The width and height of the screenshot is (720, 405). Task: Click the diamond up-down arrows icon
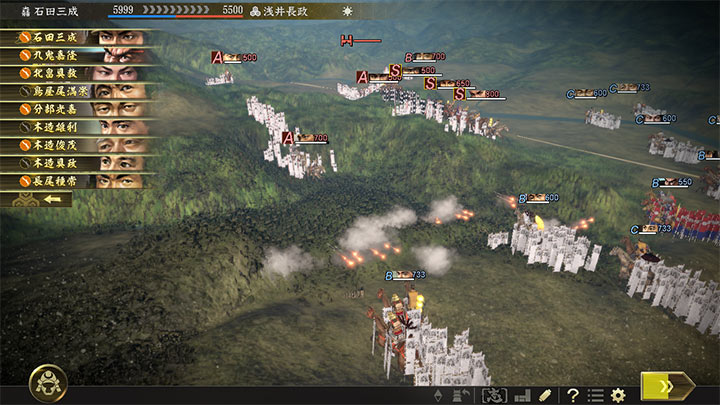[x=438, y=395]
